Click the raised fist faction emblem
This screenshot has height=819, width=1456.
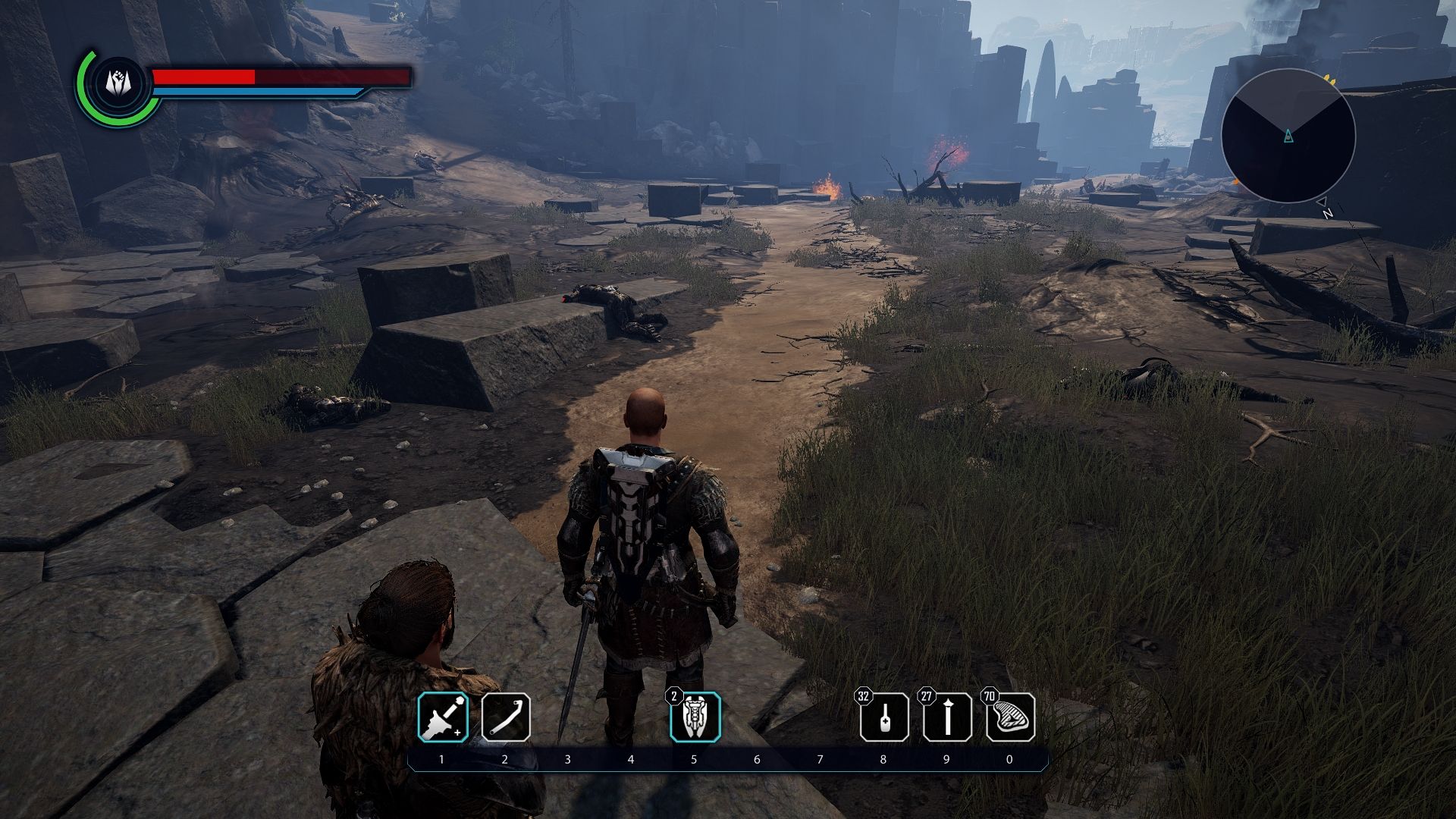(x=118, y=83)
